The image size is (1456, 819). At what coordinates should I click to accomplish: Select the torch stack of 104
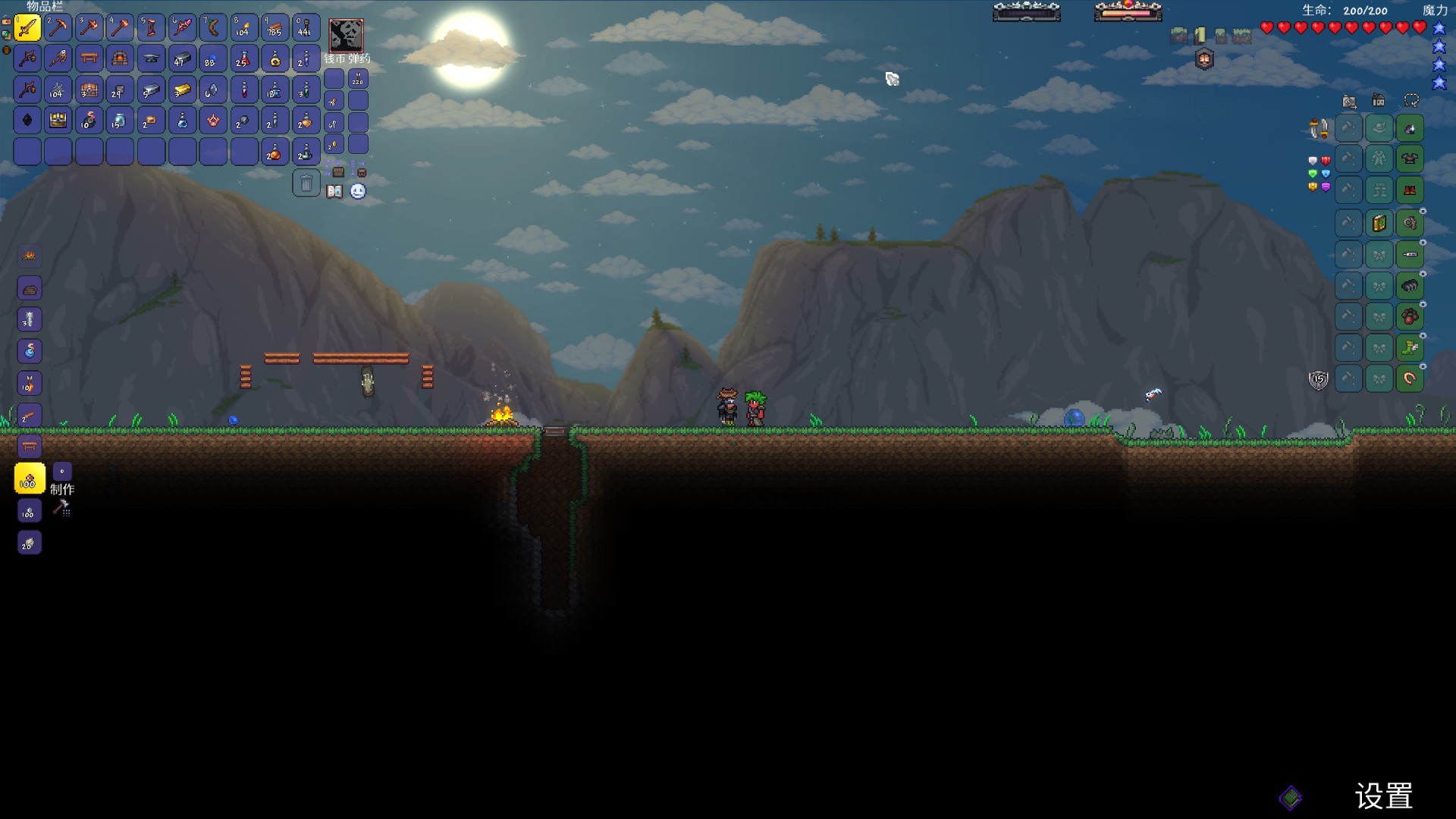[244, 28]
